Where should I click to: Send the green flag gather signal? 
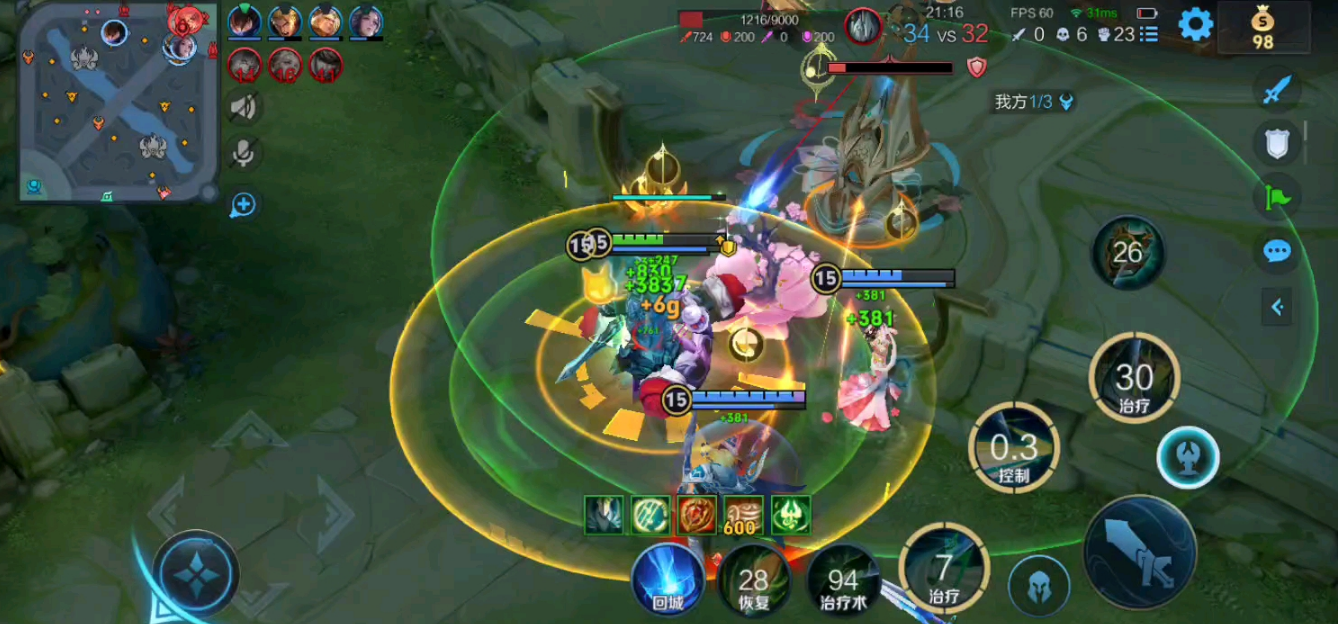coord(1277,197)
